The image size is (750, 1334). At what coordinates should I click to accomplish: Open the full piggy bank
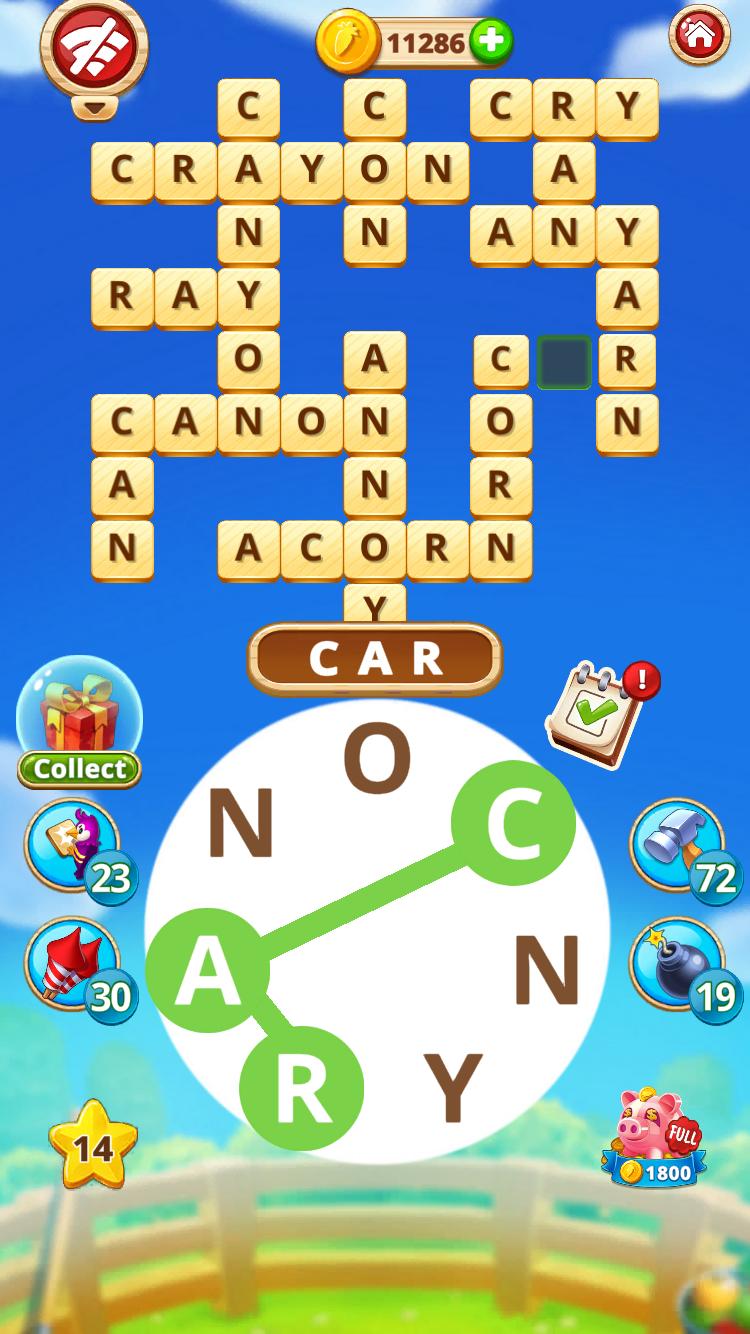point(654,1140)
